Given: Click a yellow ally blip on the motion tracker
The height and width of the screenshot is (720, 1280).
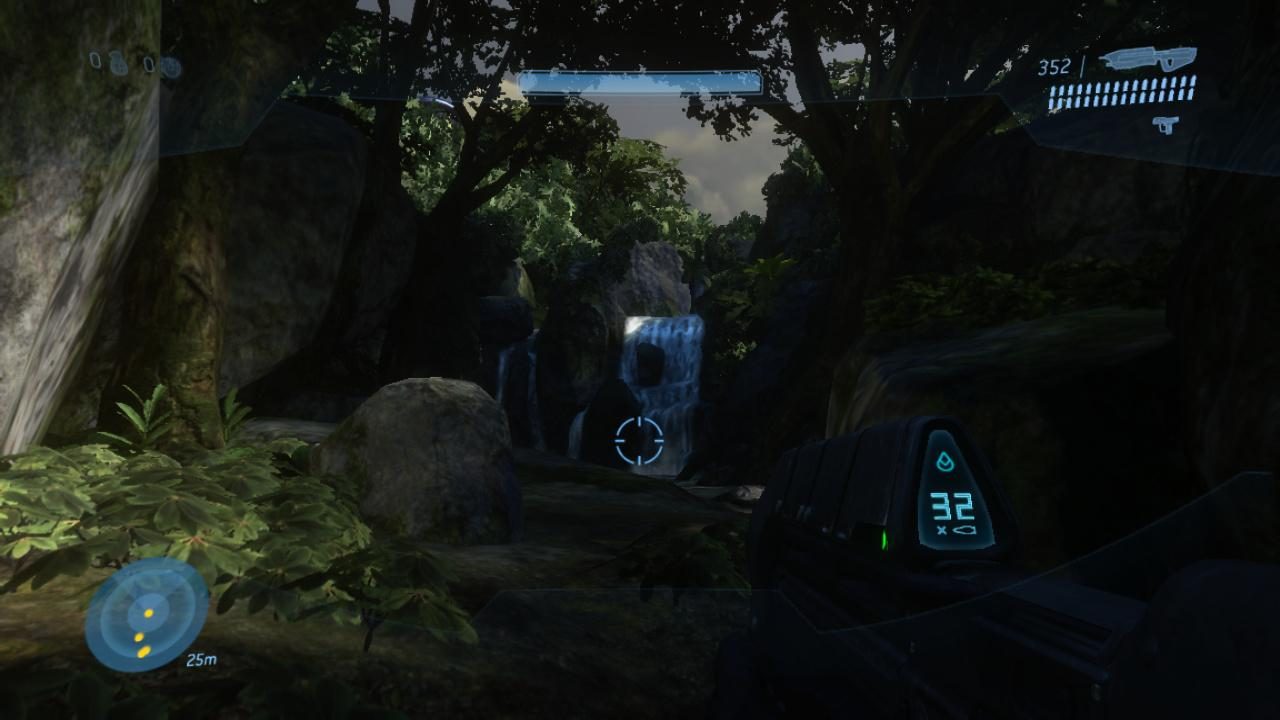Looking at the screenshot, I should coord(138,637).
